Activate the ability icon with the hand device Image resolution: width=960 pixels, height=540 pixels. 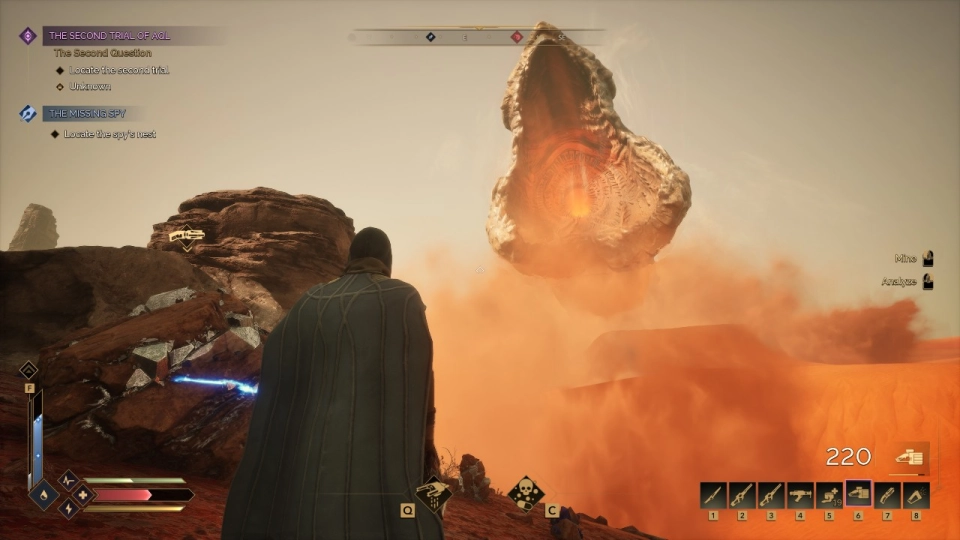[434, 491]
